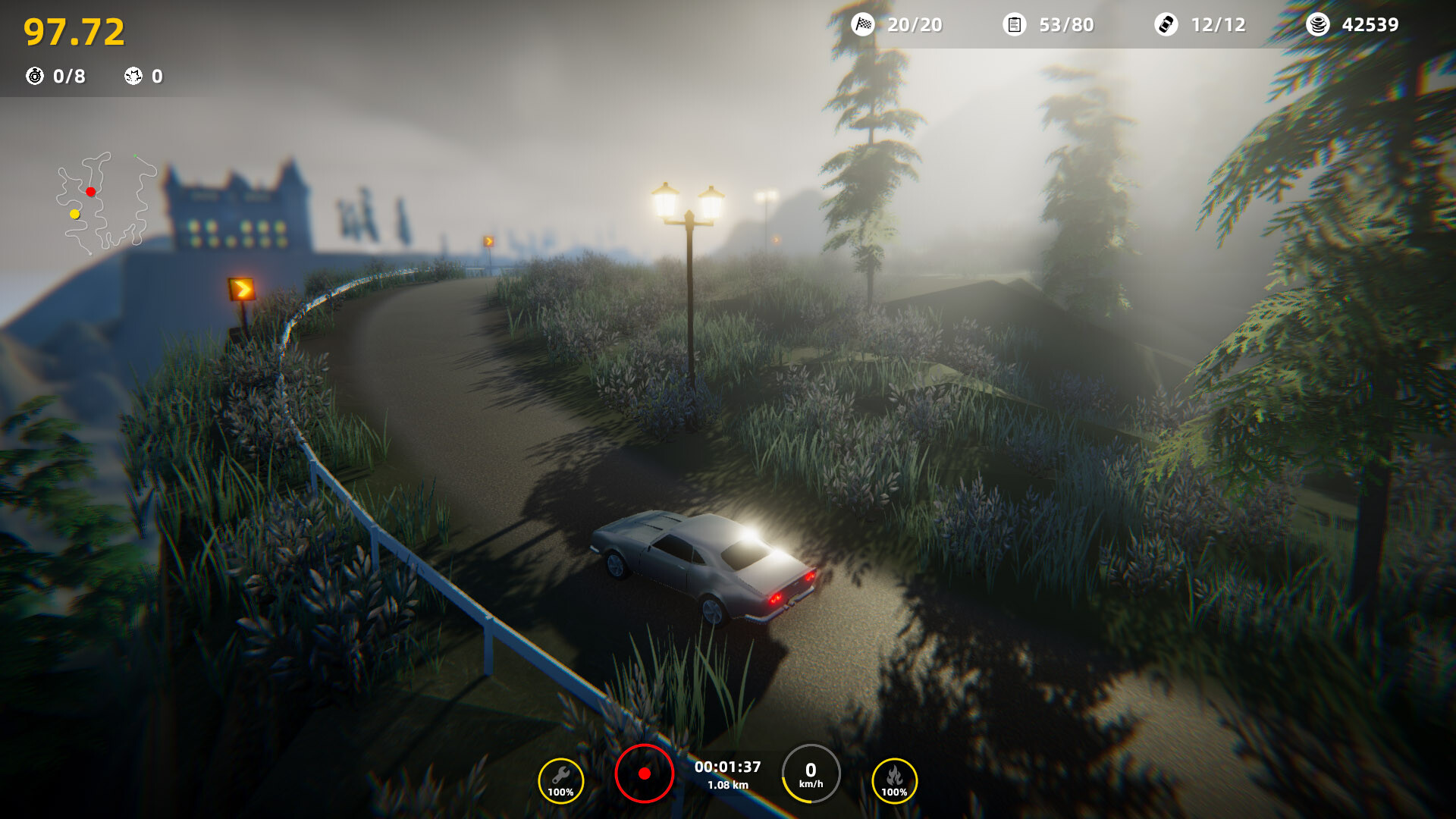Click the checklist icon beside 53/80
This screenshot has width=1456, height=819.
click(x=1014, y=24)
